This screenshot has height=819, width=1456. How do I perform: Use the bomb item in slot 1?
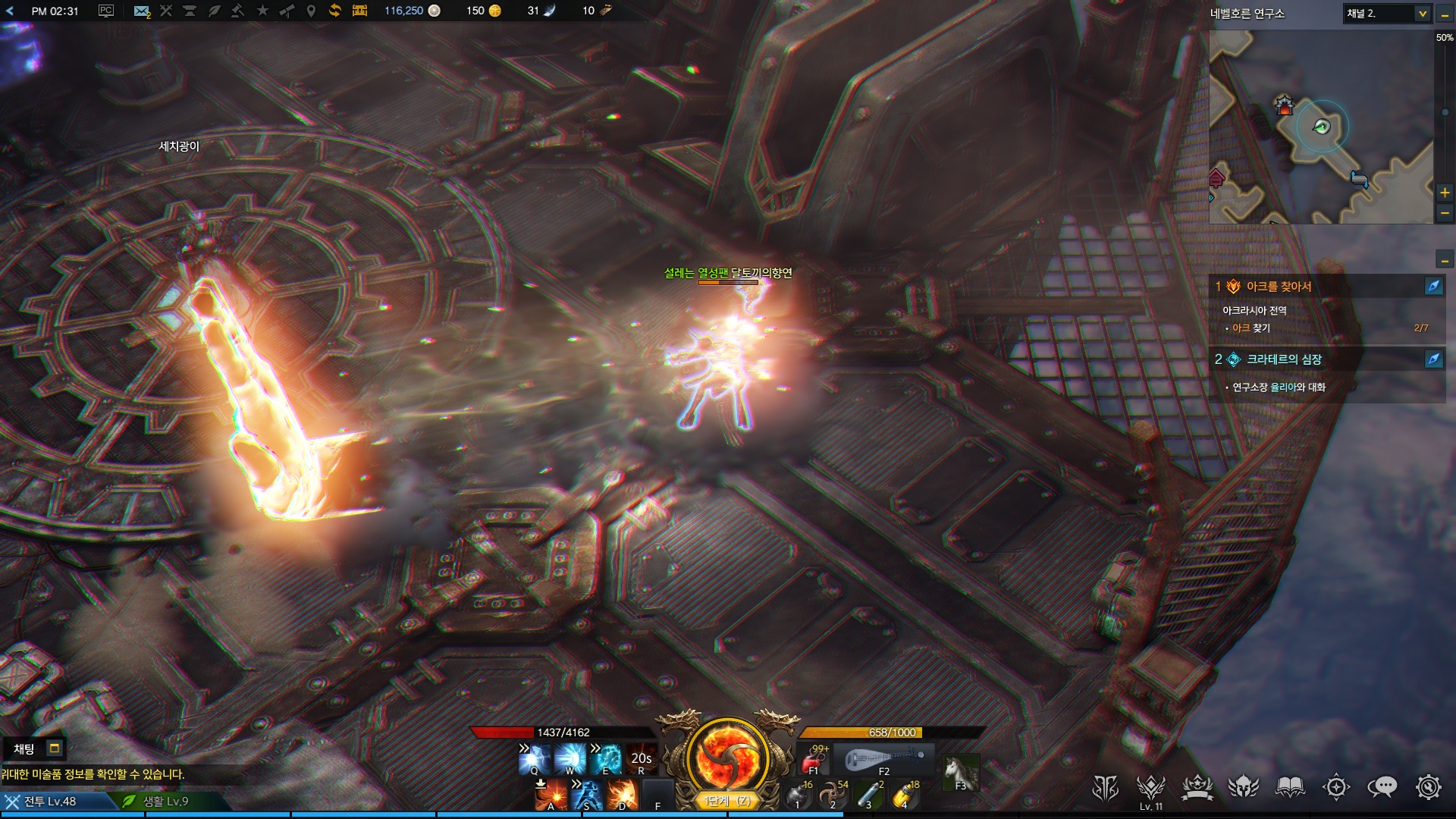pyautogui.click(x=797, y=795)
